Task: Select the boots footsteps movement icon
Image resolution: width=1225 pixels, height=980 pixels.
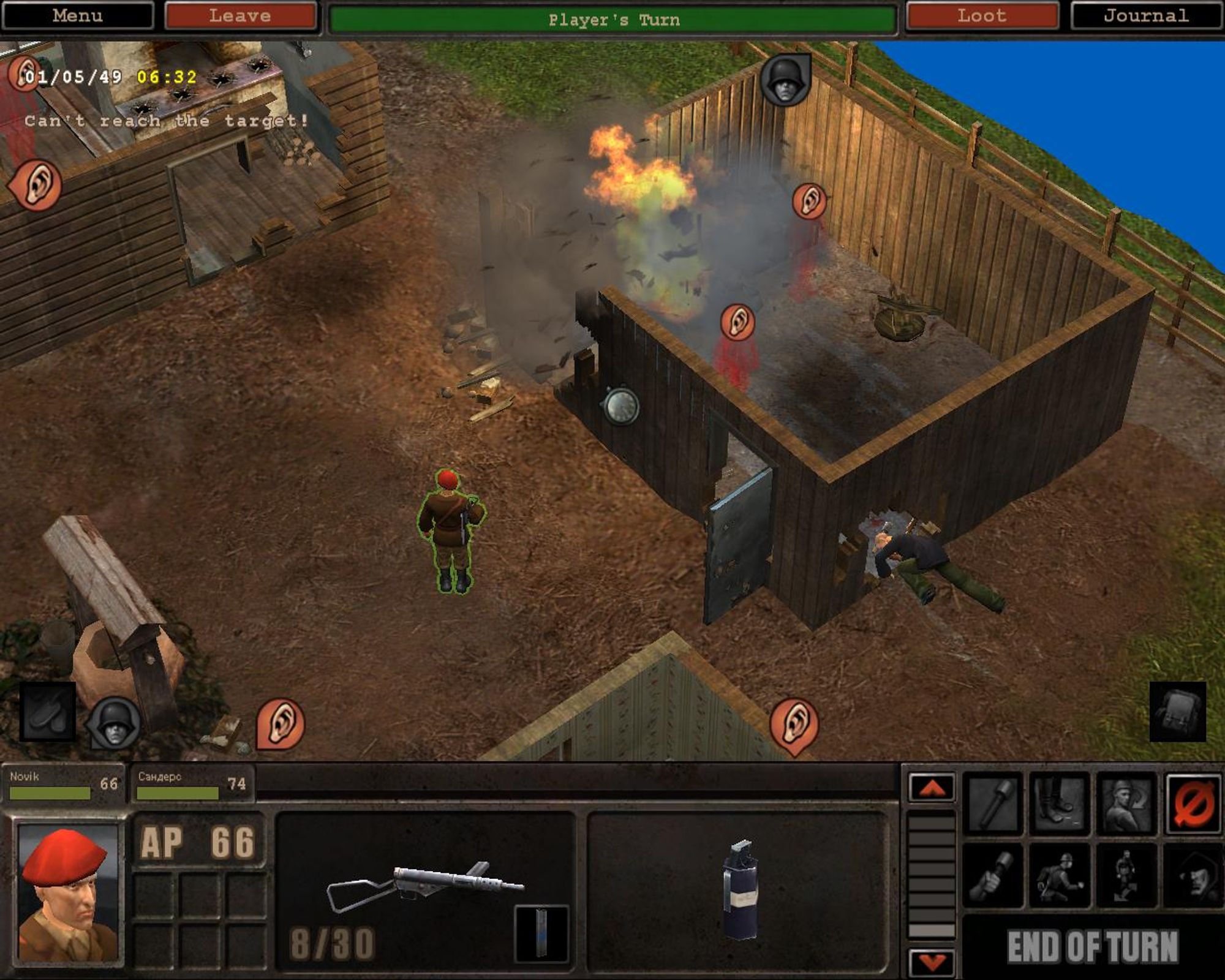Action: (x=1060, y=804)
